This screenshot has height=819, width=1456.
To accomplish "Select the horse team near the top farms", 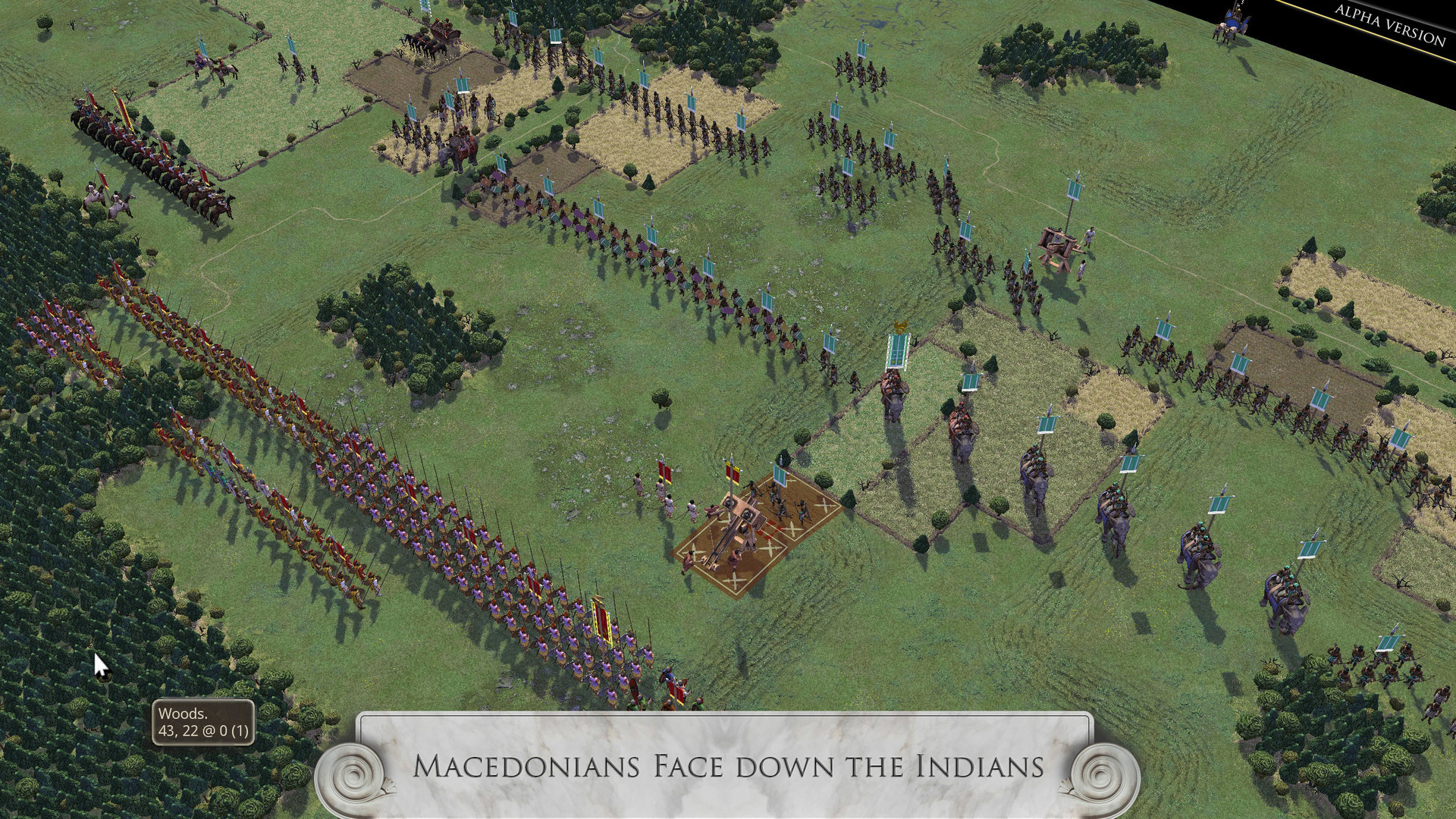I will (x=421, y=42).
